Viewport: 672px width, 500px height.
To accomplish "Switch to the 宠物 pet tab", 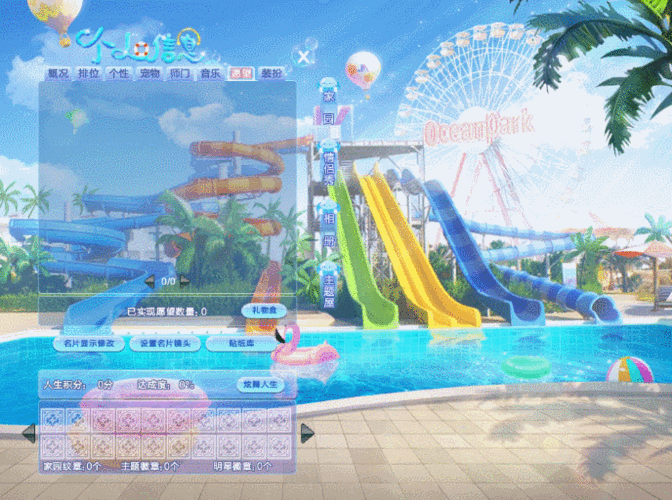I will (149, 74).
